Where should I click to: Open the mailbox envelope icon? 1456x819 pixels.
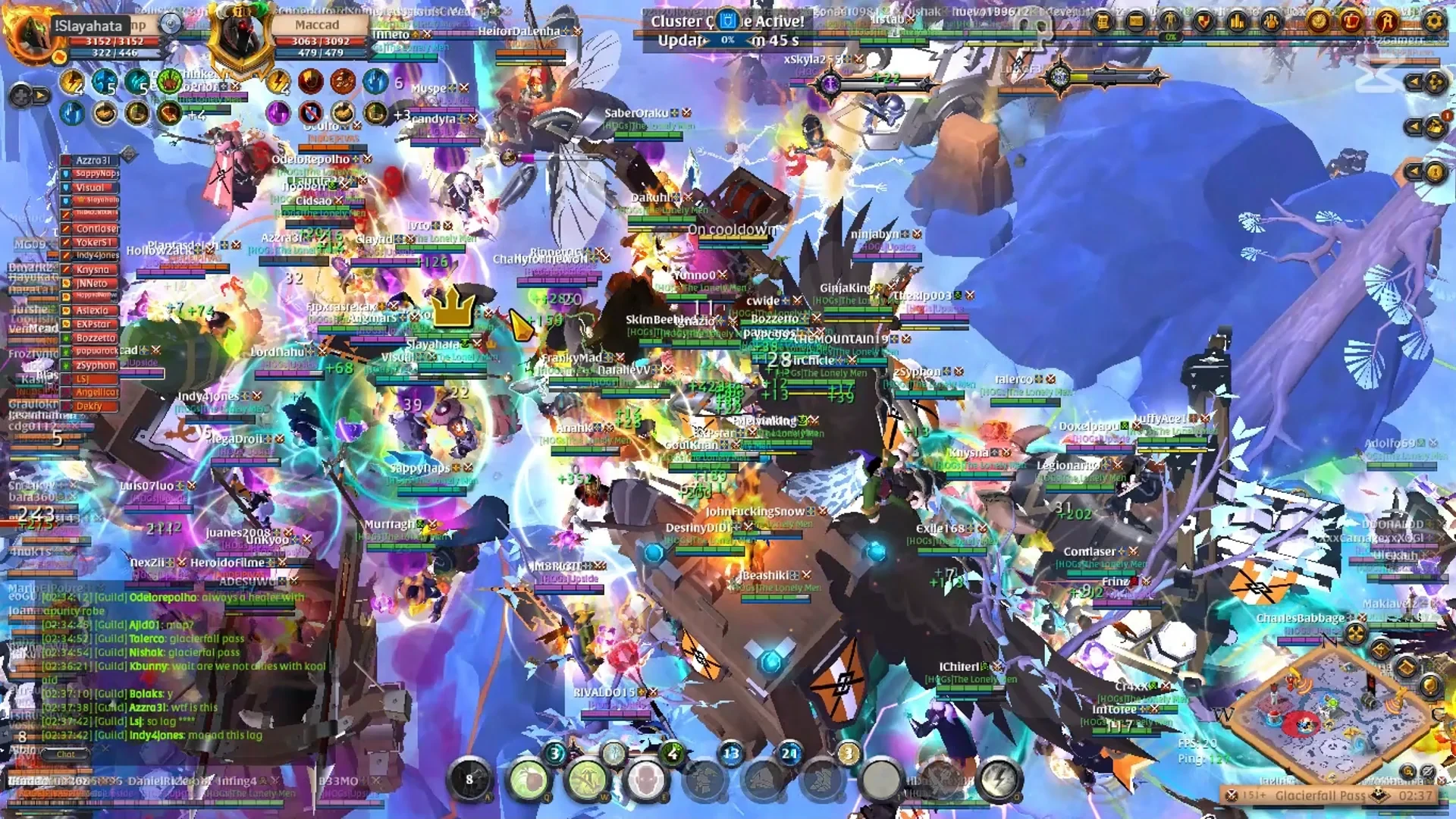coord(1134,21)
